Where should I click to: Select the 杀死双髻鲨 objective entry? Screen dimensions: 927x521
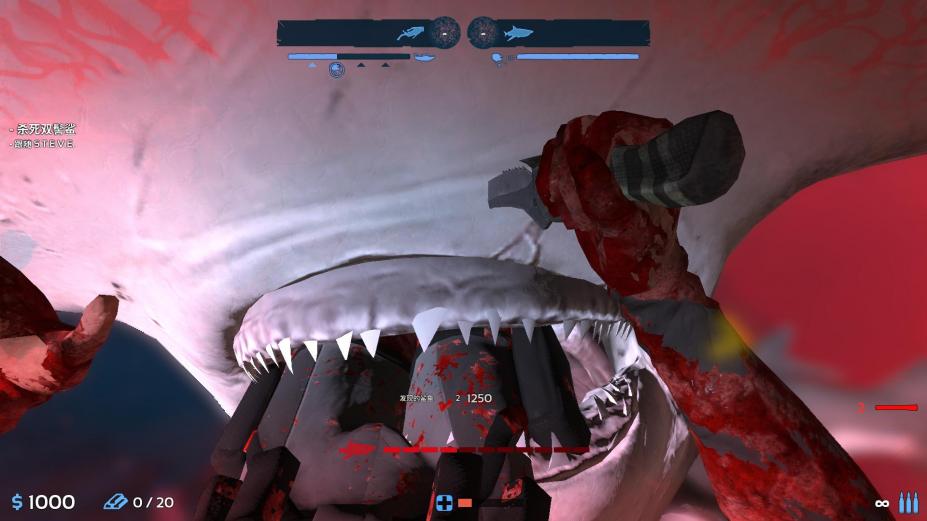(45, 129)
